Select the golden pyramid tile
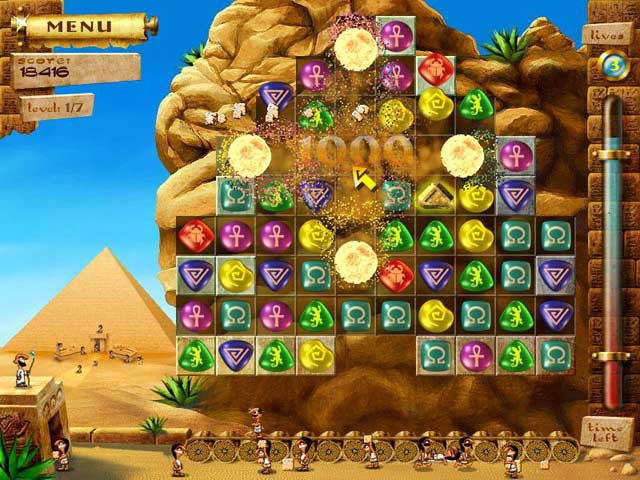Image resolution: width=640 pixels, height=480 pixels. [436, 194]
